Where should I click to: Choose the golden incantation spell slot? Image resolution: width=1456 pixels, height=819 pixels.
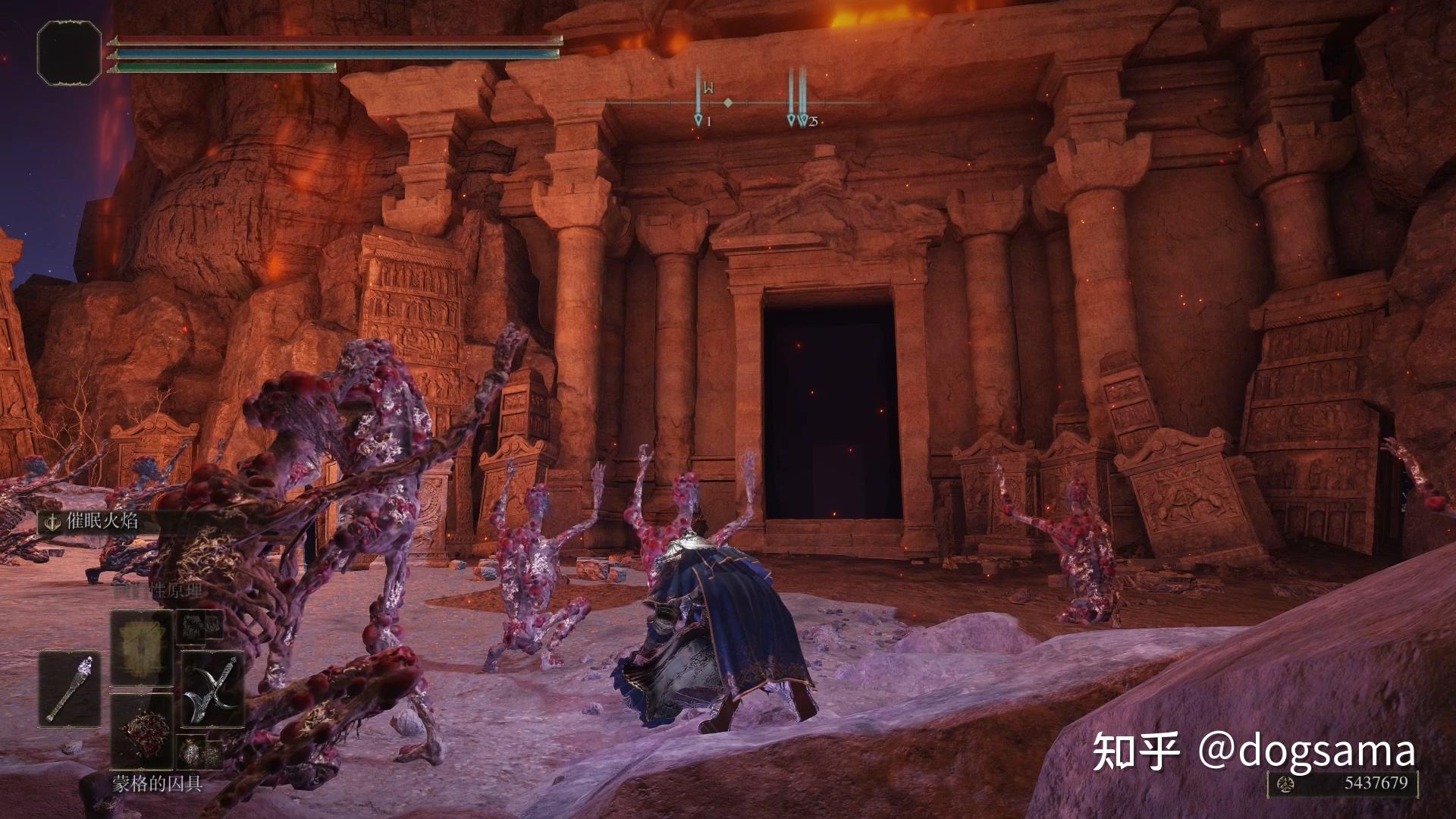pyautogui.click(x=141, y=647)
